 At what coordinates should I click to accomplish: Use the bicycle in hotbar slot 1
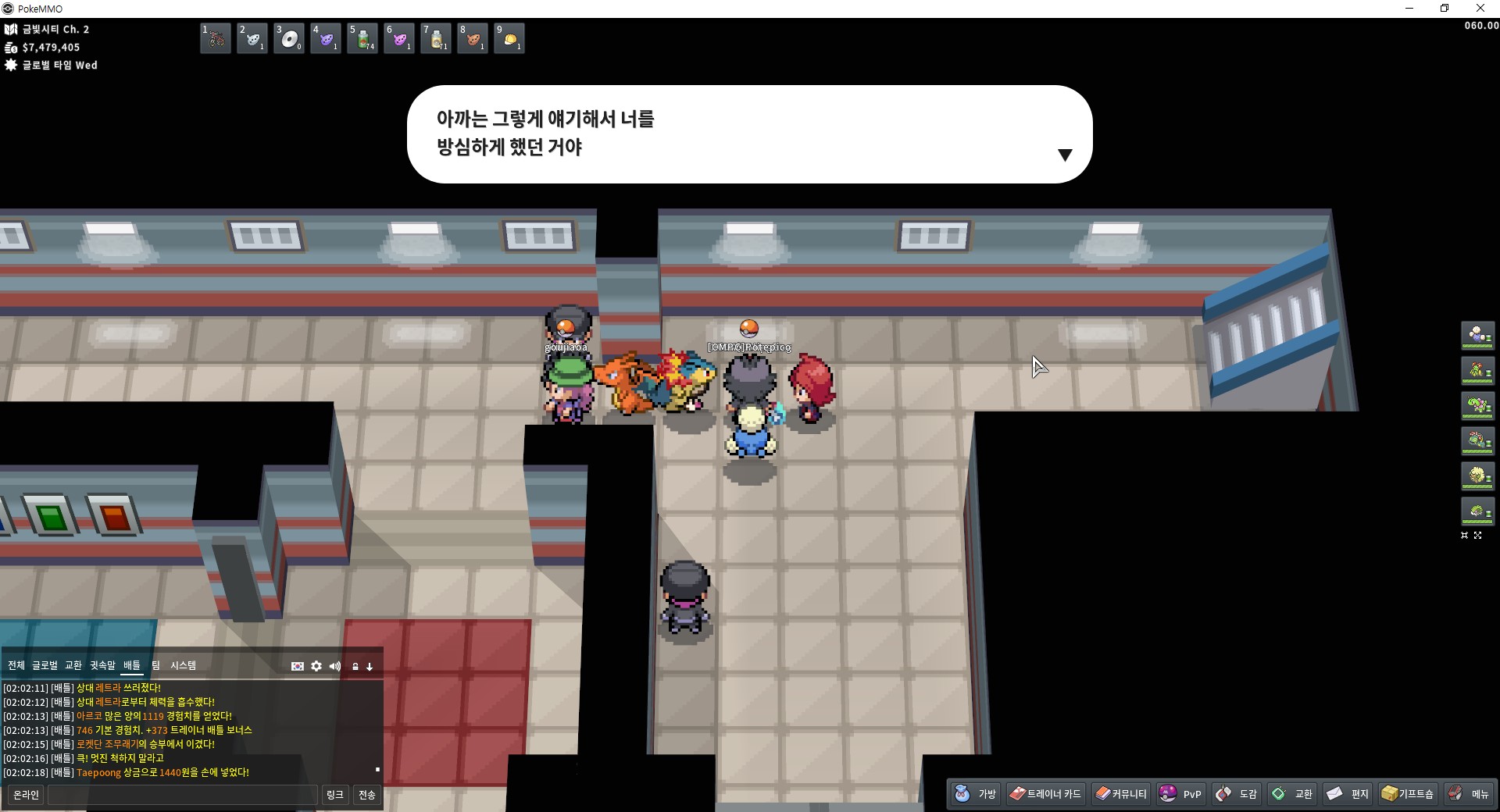(x=216, y=38)
